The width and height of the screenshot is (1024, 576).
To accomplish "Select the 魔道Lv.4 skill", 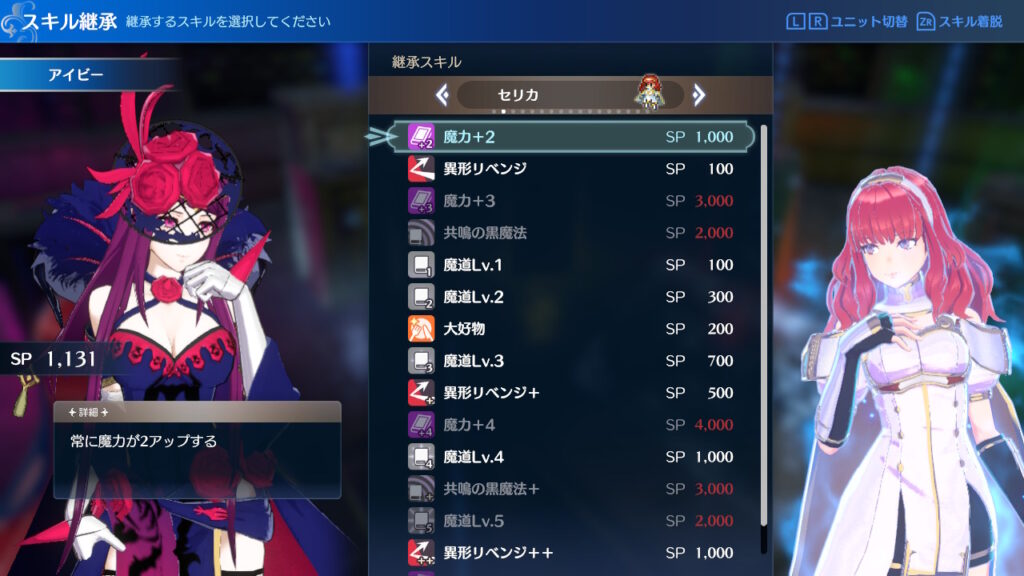I will pyautogui.click(x=570, y=457).
